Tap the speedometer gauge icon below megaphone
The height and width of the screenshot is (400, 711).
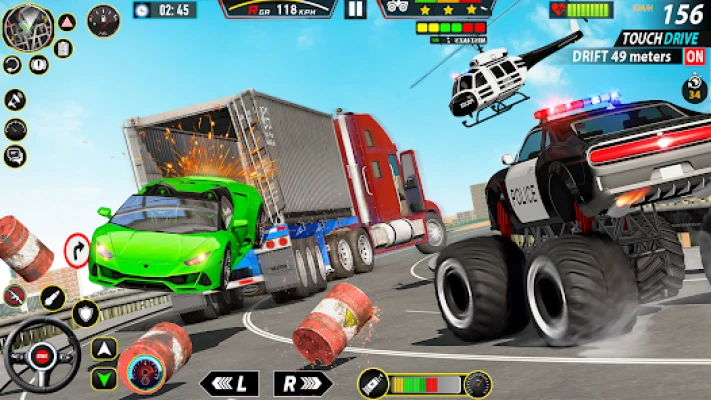coord(15,129)
